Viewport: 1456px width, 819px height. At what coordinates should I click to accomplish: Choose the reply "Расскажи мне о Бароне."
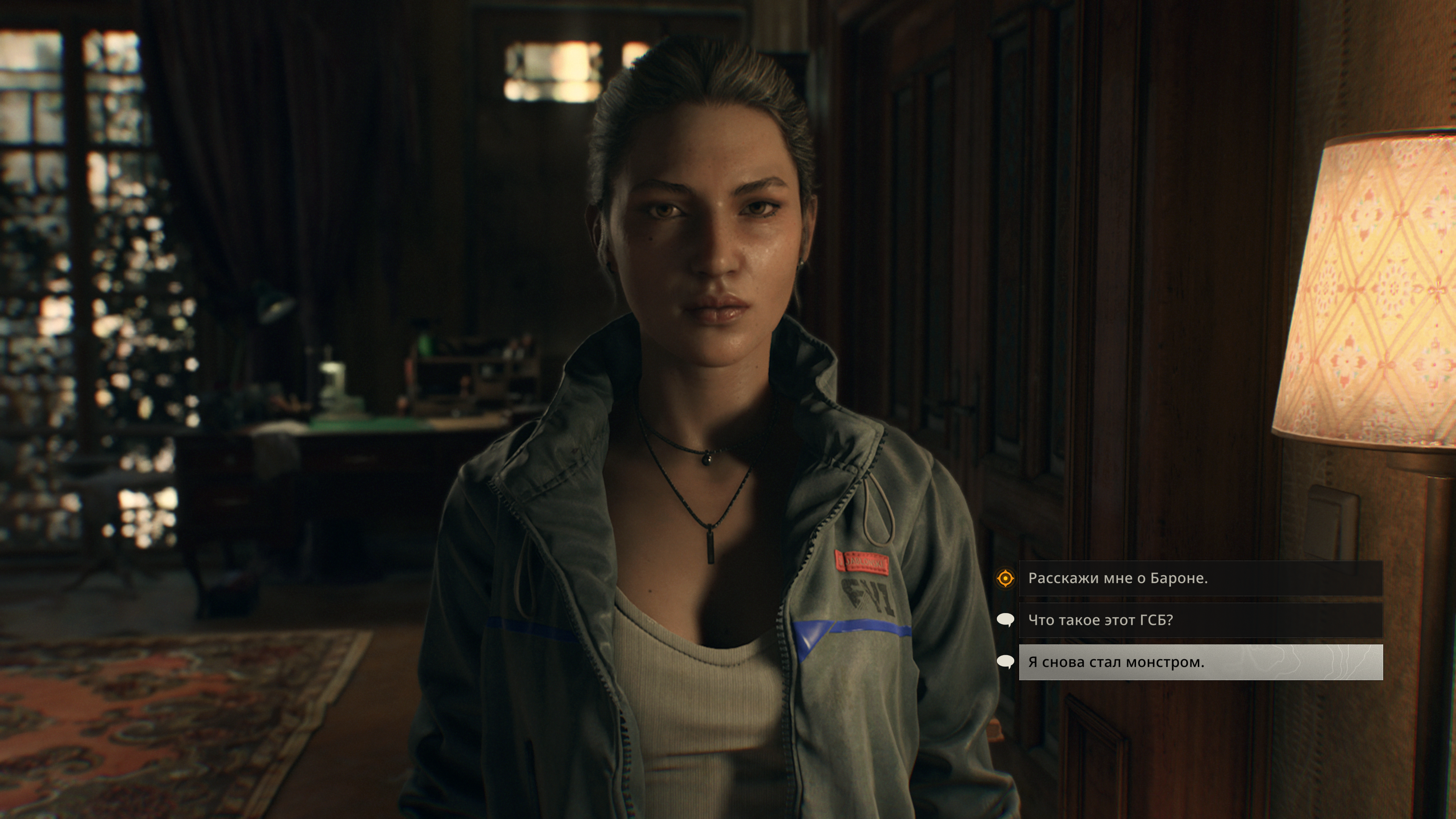pyautogui.click(x=1200, y=578)
